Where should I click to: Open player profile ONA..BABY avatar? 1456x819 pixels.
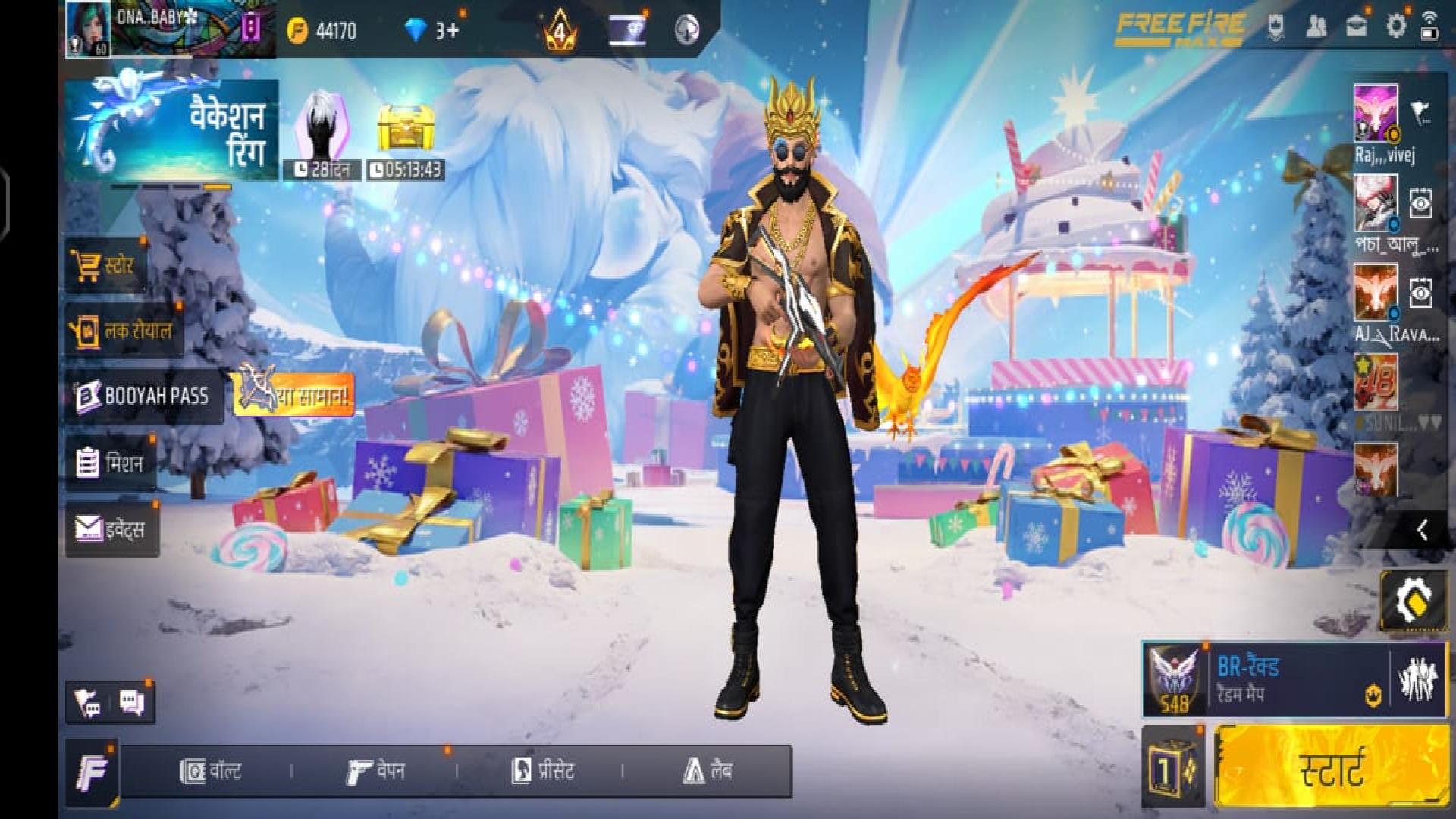pos(88,29)
